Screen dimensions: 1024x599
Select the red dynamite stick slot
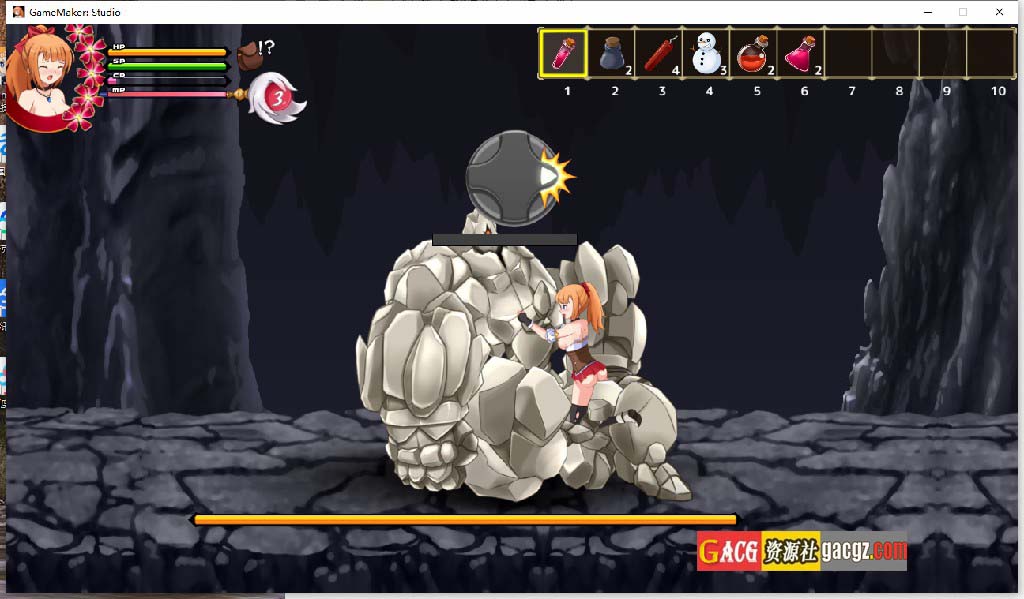click(x=659, y=53)
